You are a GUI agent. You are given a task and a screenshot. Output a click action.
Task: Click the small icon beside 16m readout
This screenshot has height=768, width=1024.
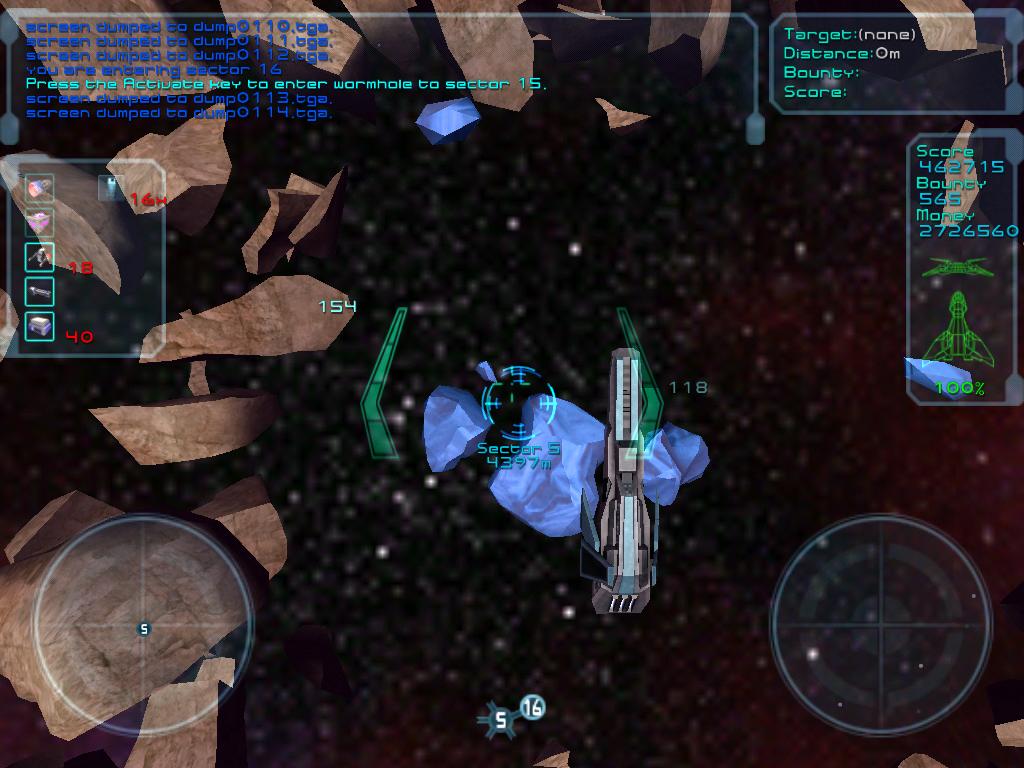point(112,187)
